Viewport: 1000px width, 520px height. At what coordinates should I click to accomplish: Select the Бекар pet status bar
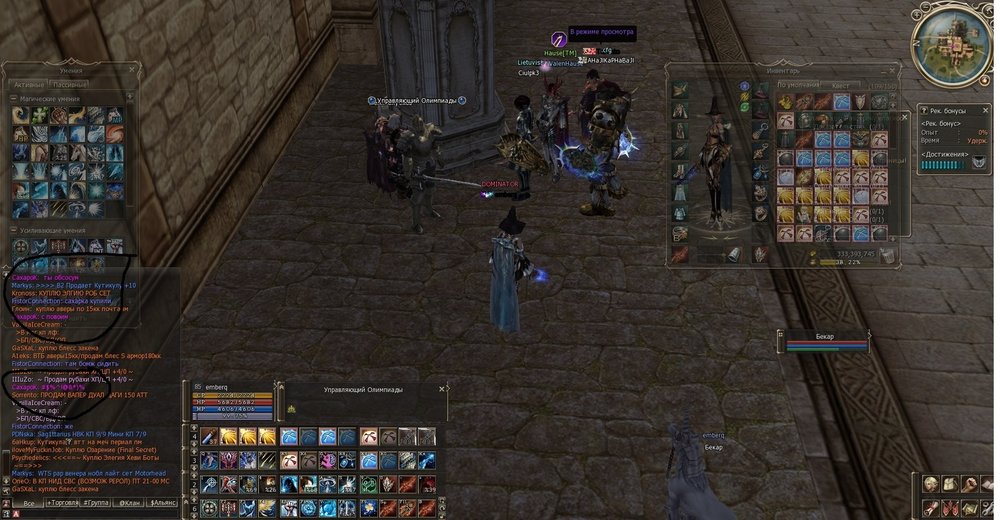point(823,341)
